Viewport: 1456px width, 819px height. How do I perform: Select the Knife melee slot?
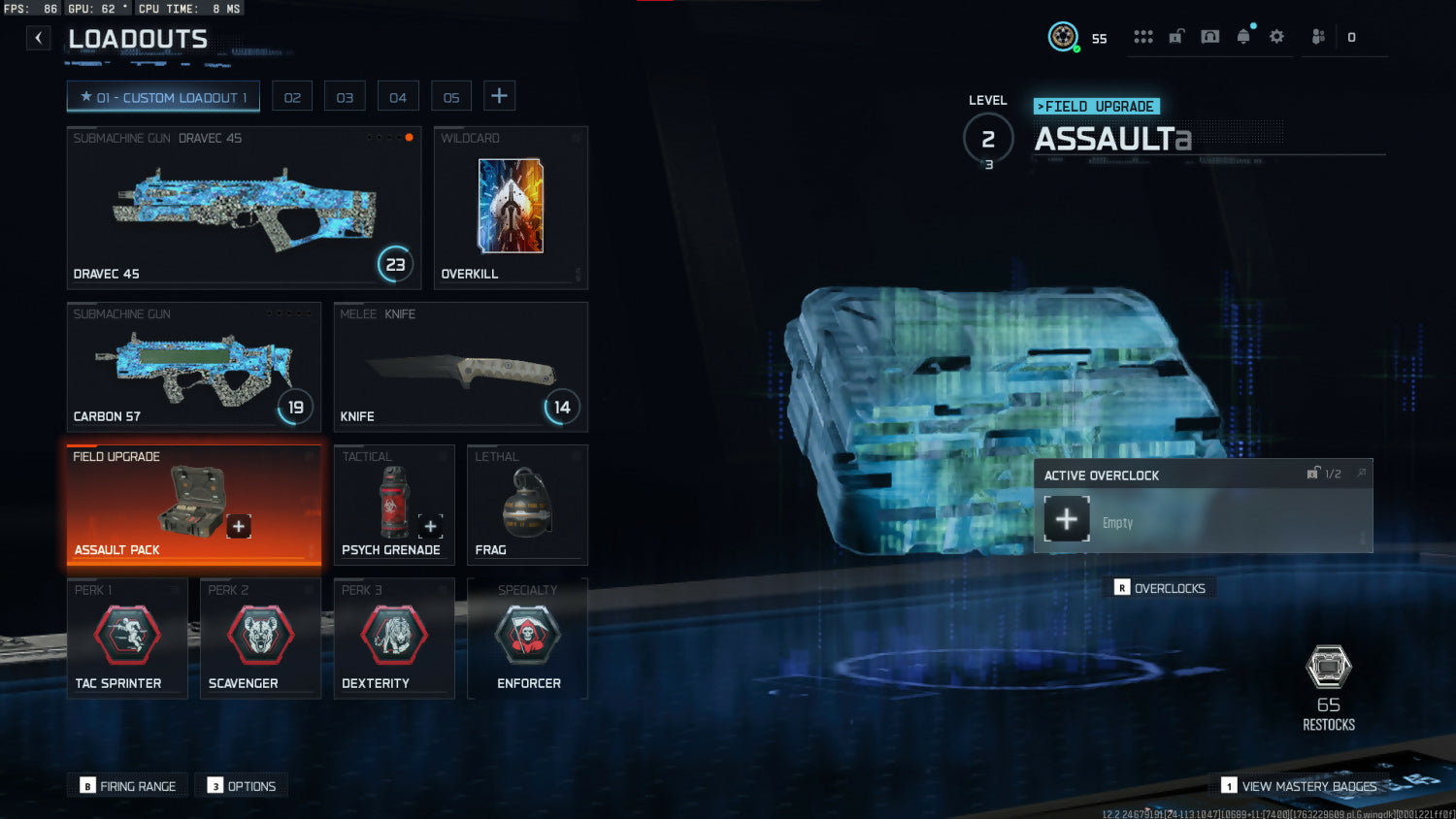click(460, 367)
